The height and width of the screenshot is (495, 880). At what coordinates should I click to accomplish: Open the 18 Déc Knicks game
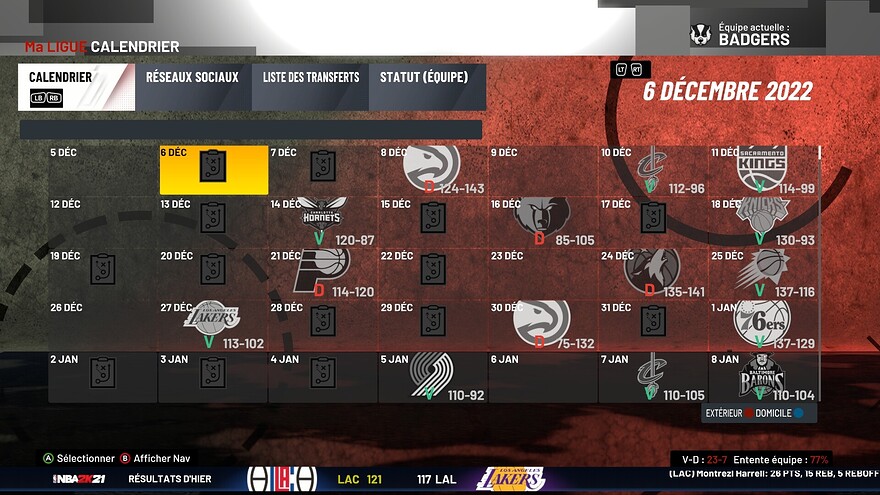(x=762, y=220)
